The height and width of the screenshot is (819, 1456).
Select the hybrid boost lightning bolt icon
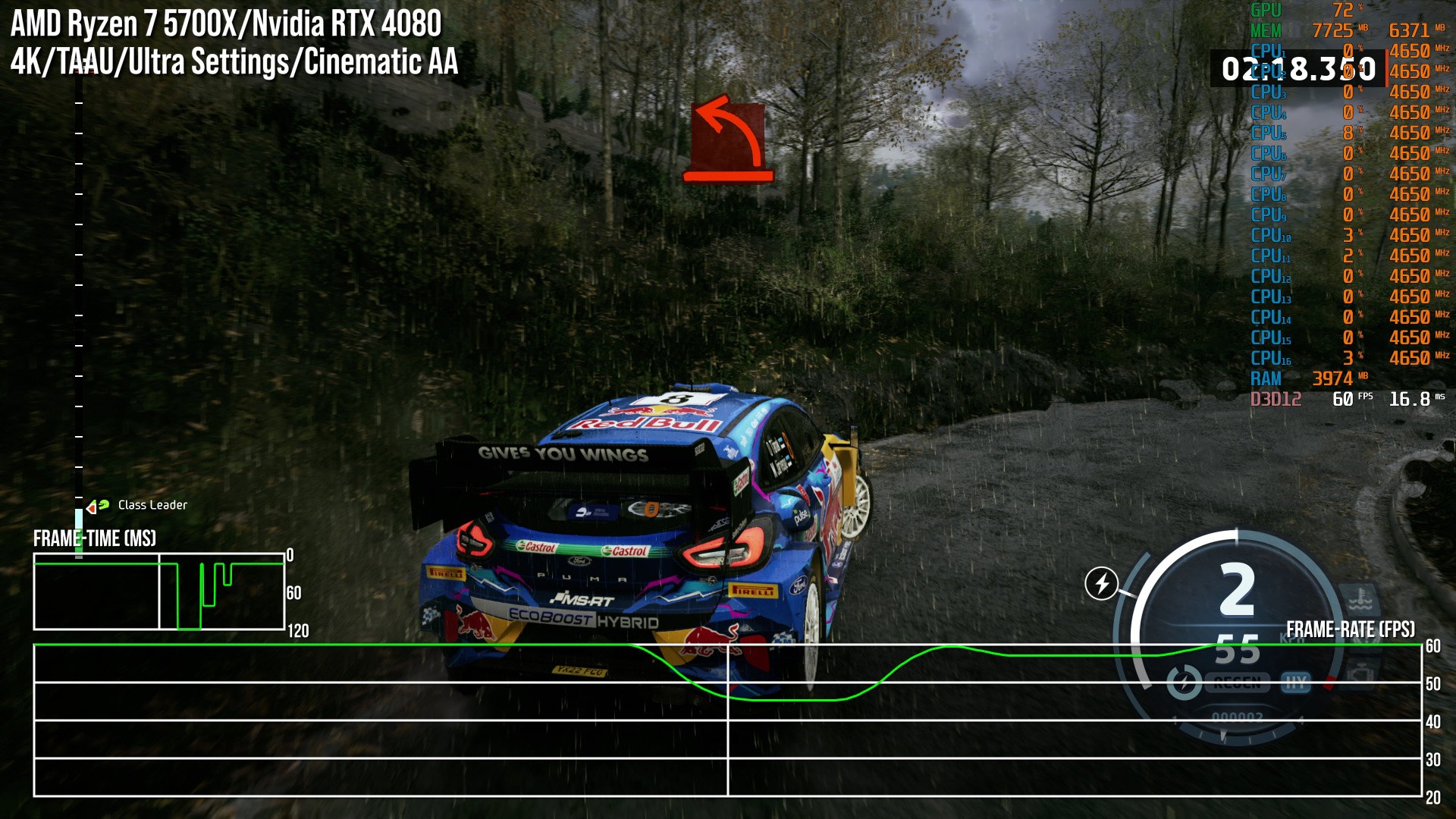1101,583
